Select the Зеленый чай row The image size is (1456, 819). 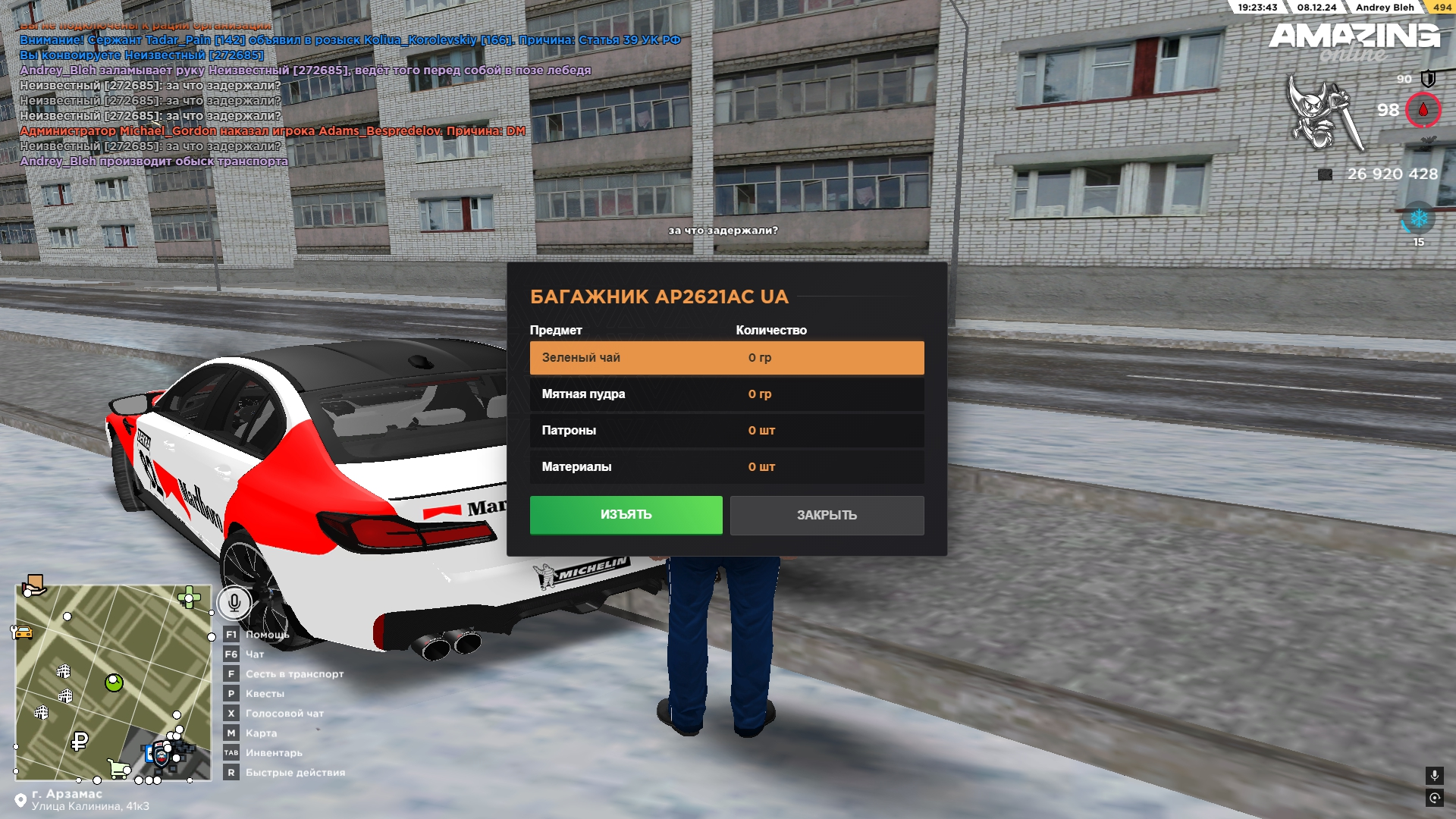tap(726, 358)
